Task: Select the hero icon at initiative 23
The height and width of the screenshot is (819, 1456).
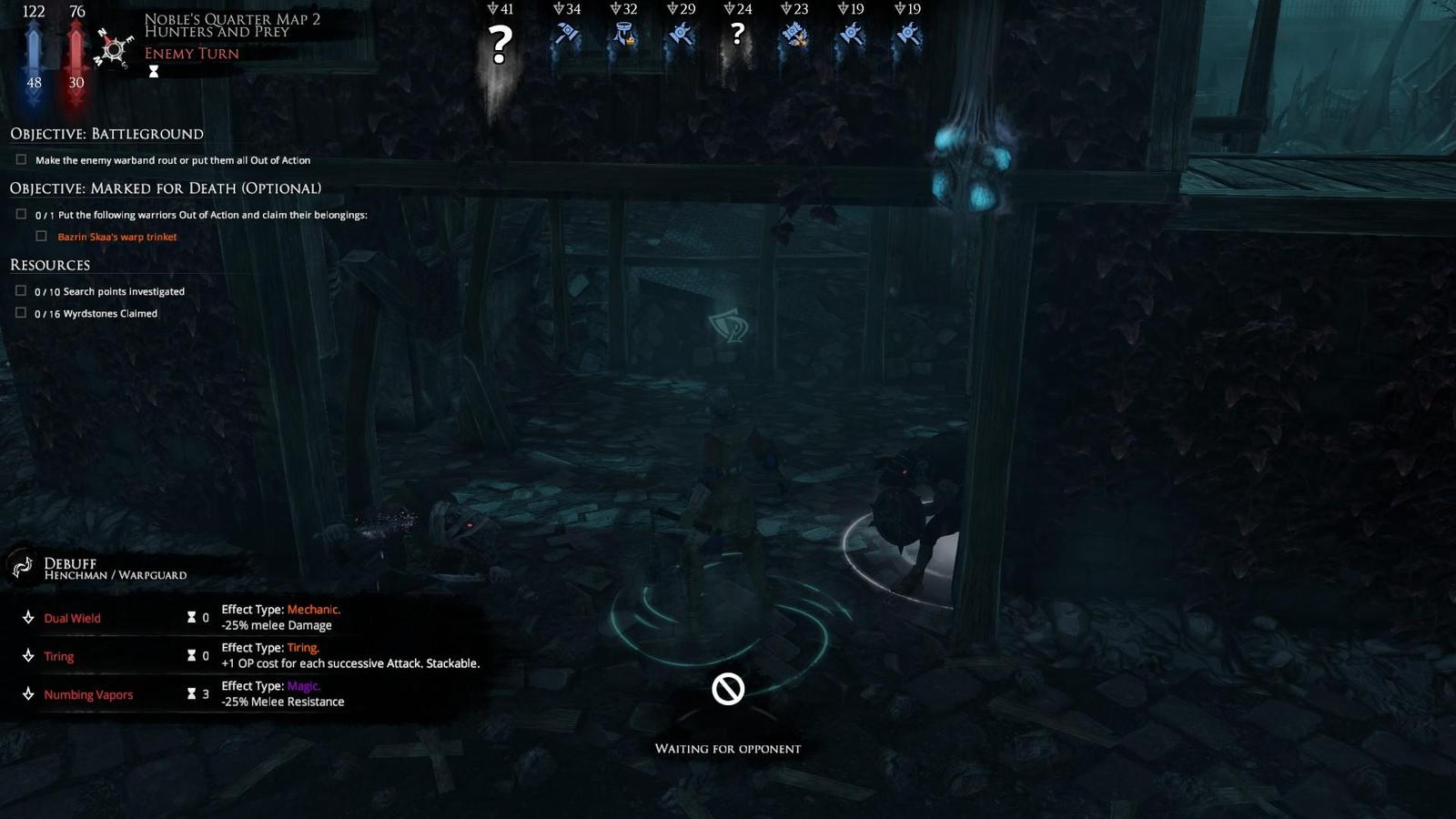Action: (794, 36)
